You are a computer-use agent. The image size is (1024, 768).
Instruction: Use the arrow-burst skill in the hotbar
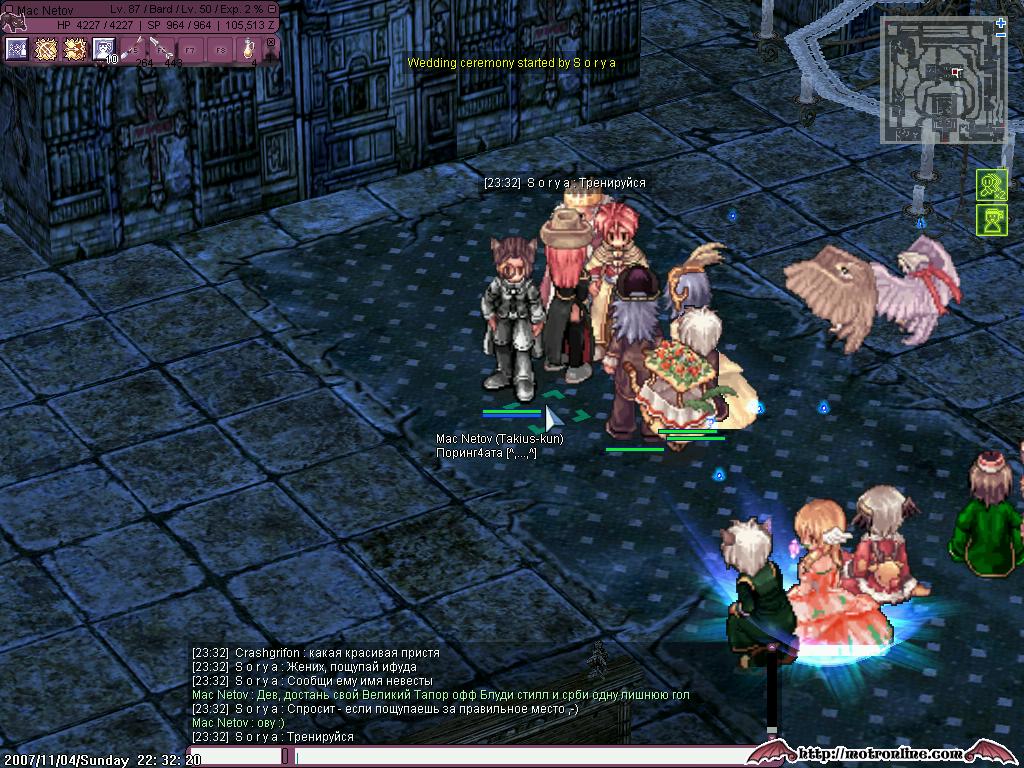(x=74, y=49)
